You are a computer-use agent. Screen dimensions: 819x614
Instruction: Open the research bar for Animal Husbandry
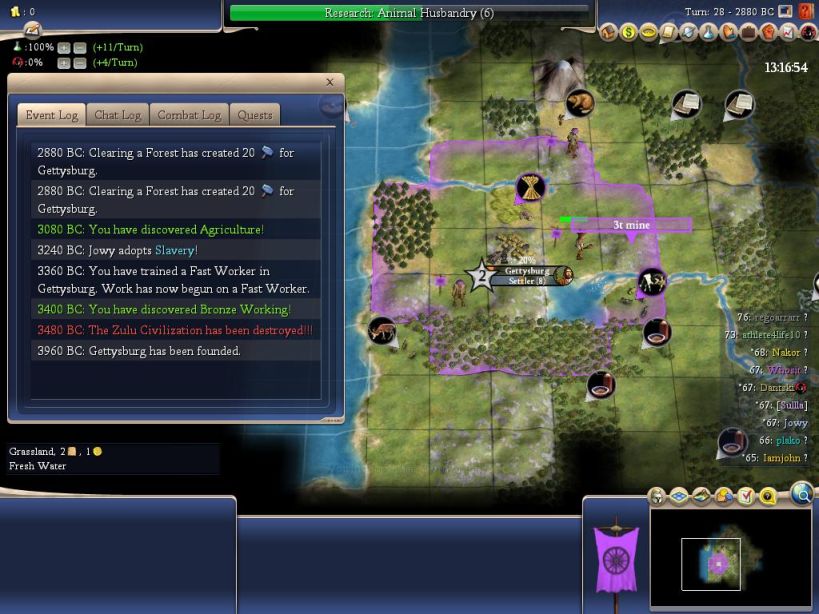pos(409,13)
